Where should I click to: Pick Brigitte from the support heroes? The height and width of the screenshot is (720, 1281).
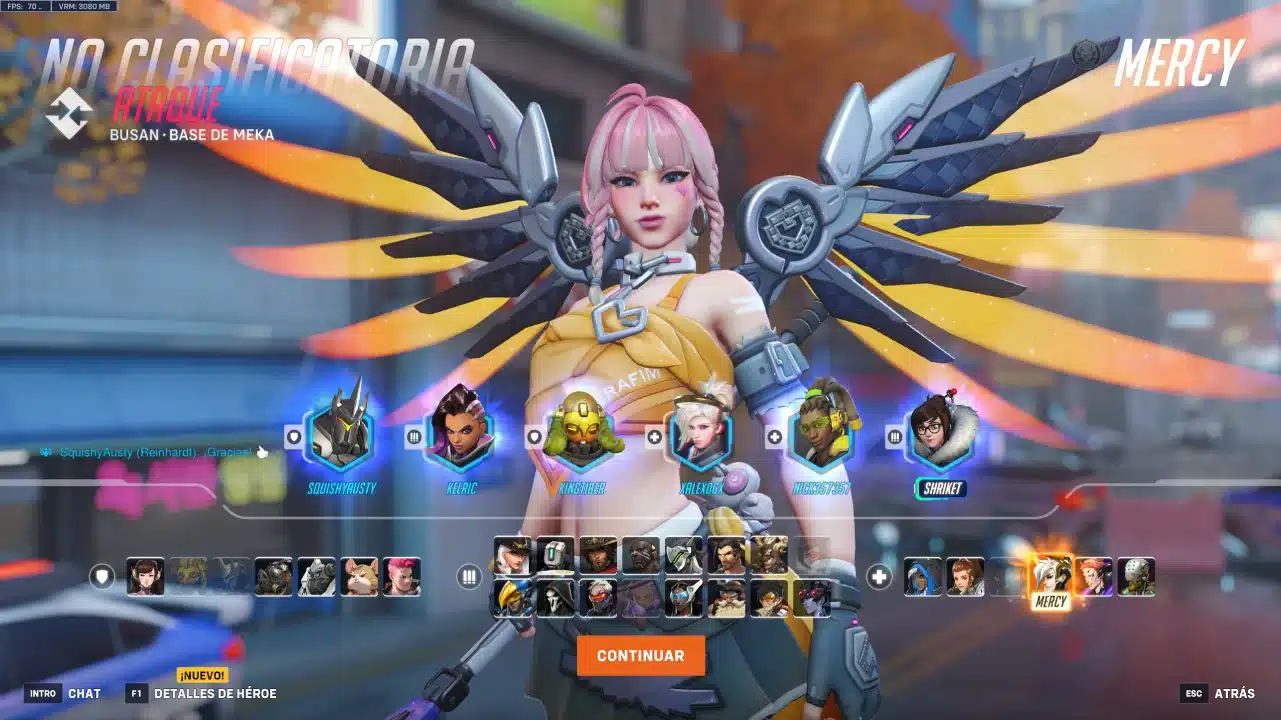click(x=965, y=577)
